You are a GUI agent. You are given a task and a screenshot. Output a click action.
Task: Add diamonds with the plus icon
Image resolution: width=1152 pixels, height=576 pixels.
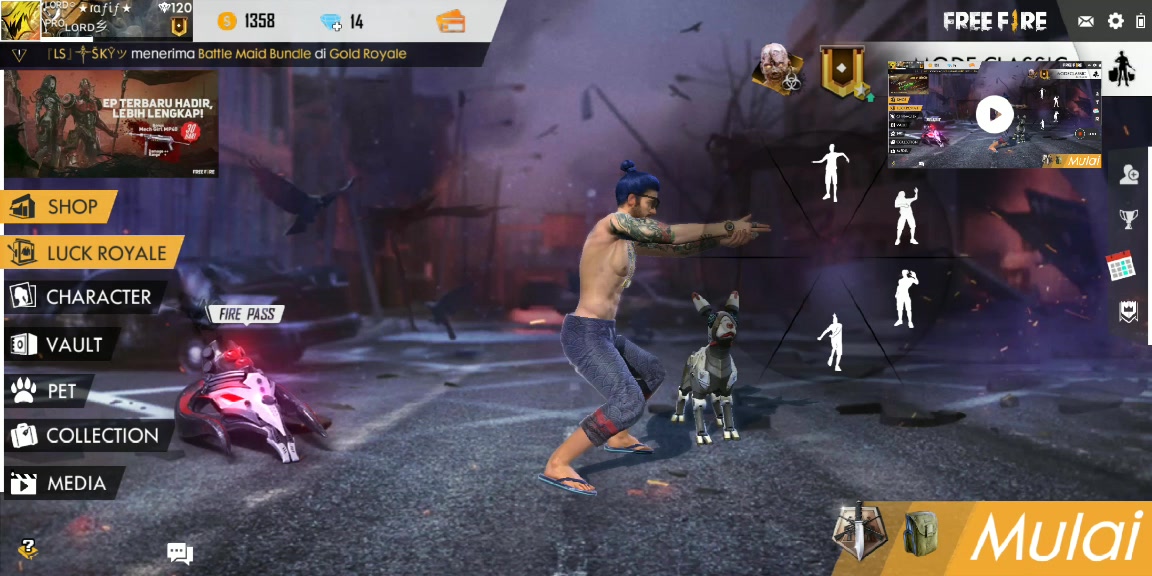tap(331, 22)
